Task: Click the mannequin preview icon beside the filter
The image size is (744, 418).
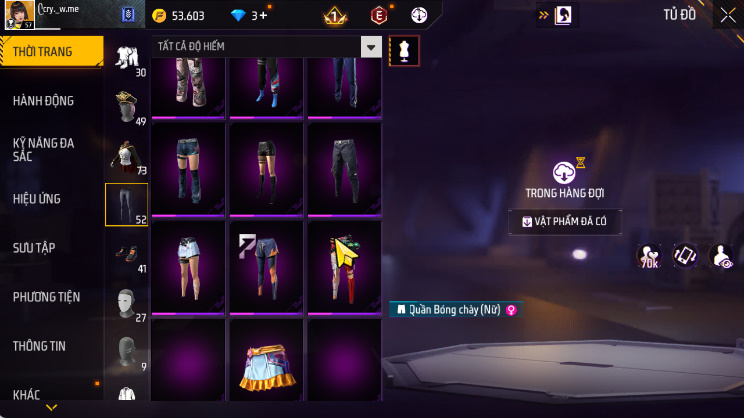Action: point(405,50)
